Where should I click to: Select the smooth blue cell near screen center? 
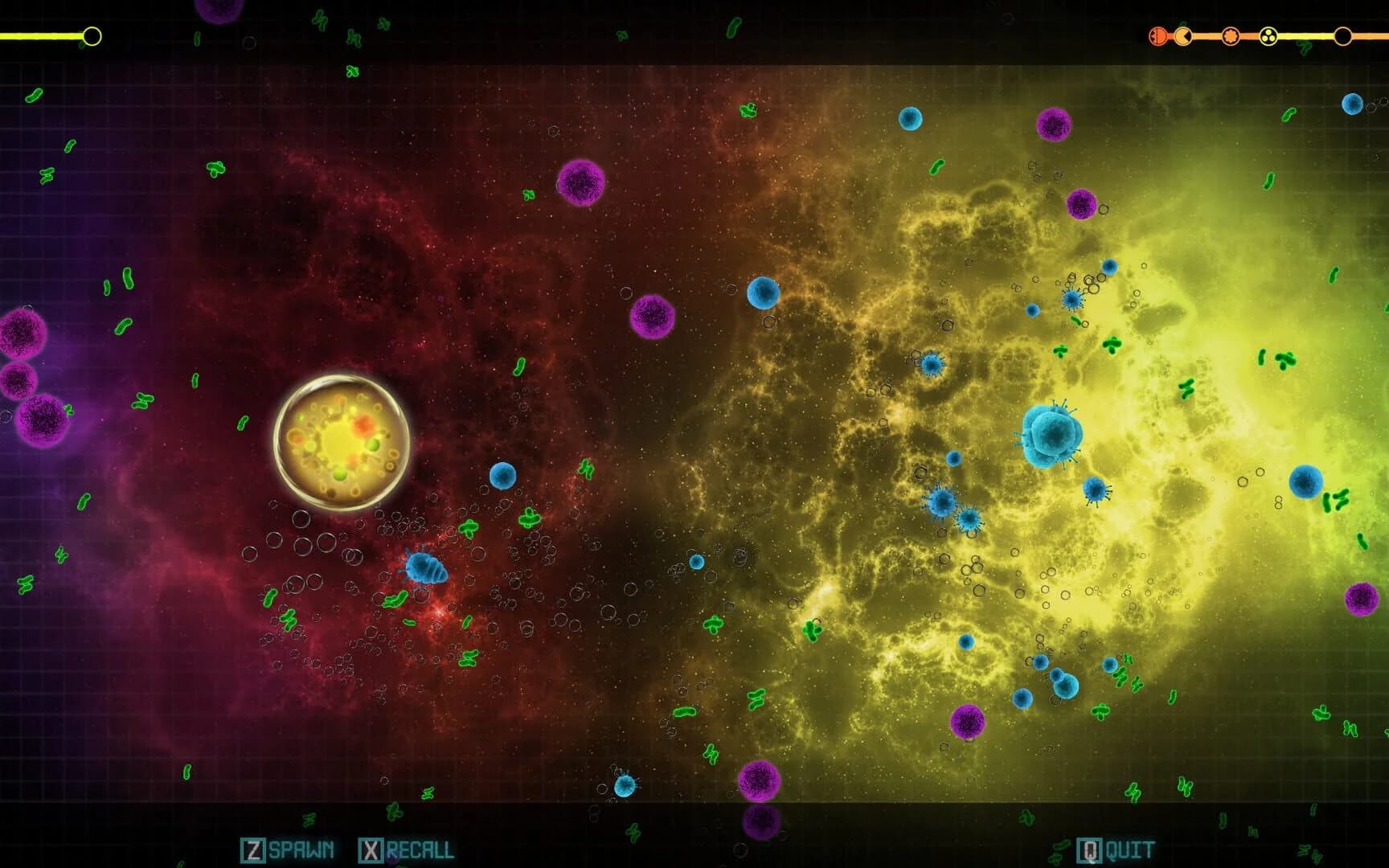pos(762,293)
